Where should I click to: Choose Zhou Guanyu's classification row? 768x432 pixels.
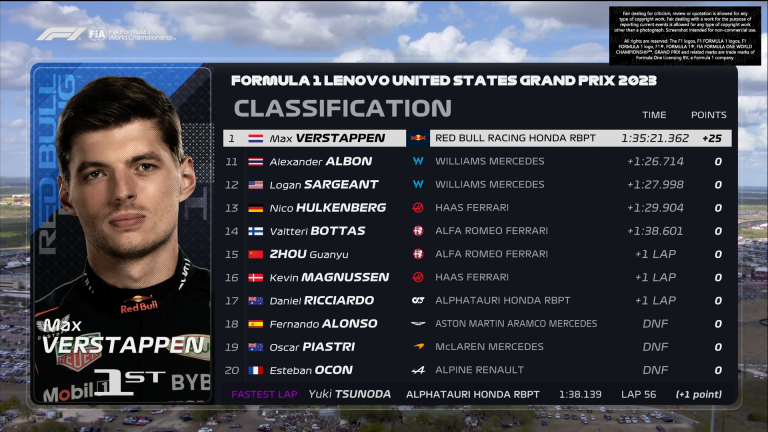(476, 254)
